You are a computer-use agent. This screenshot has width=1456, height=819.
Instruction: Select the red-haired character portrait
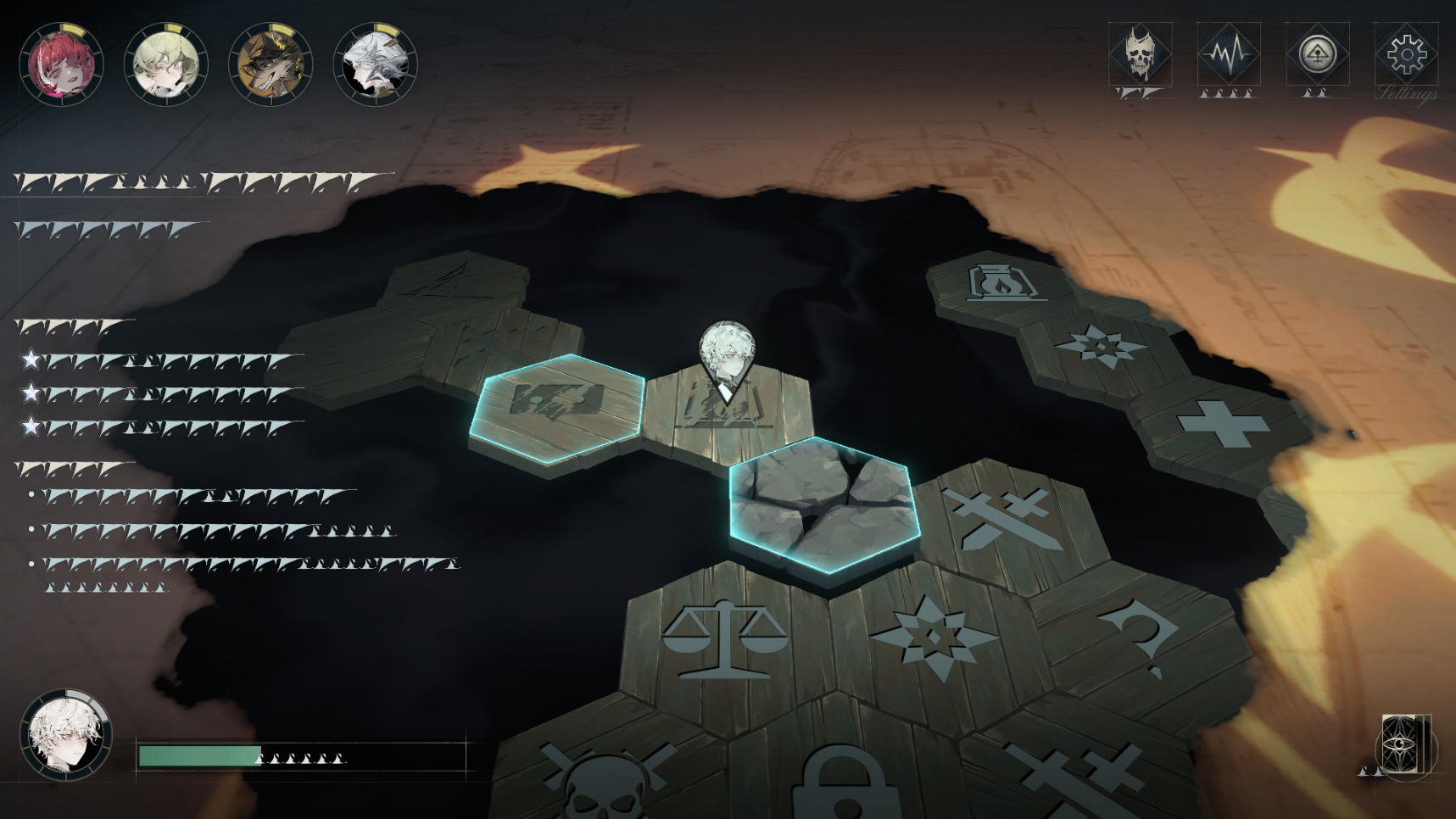click(64, 63)
